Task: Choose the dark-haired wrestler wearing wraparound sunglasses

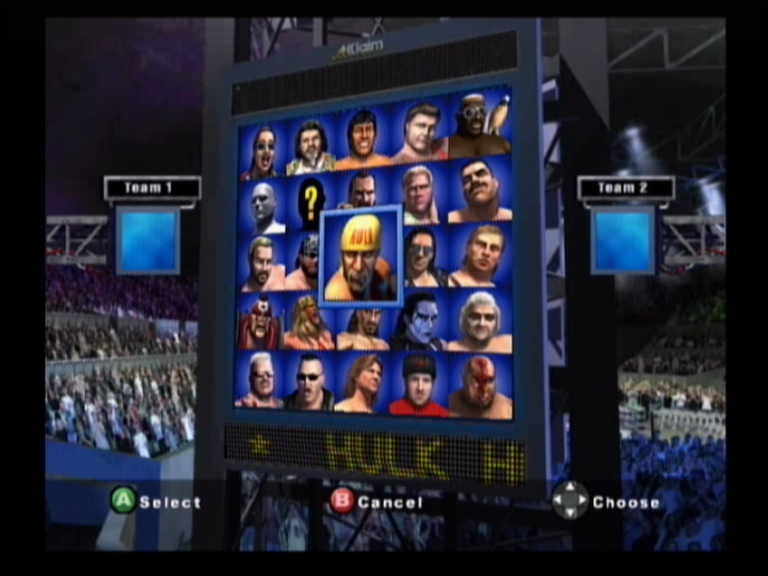Action: click(x=421, y=257)
